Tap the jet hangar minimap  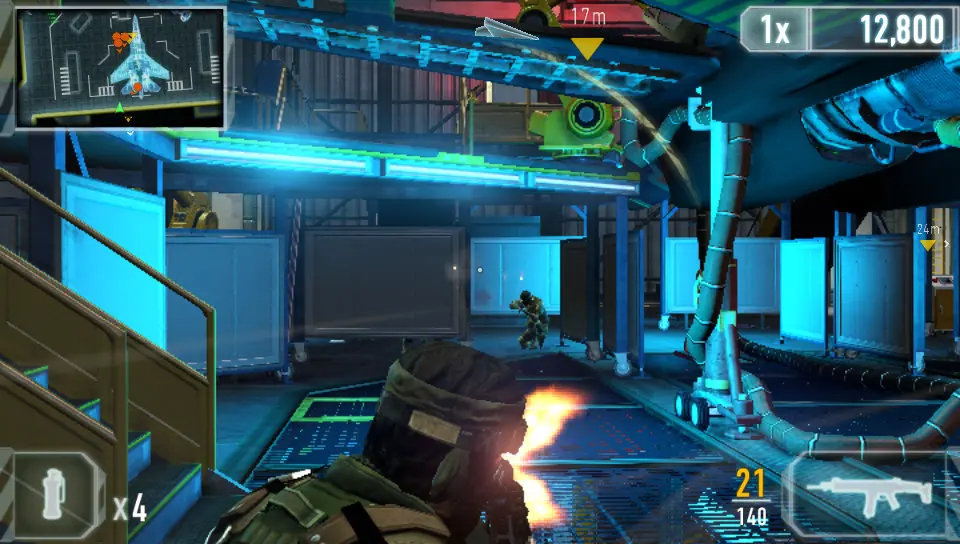tap(120, 68)
